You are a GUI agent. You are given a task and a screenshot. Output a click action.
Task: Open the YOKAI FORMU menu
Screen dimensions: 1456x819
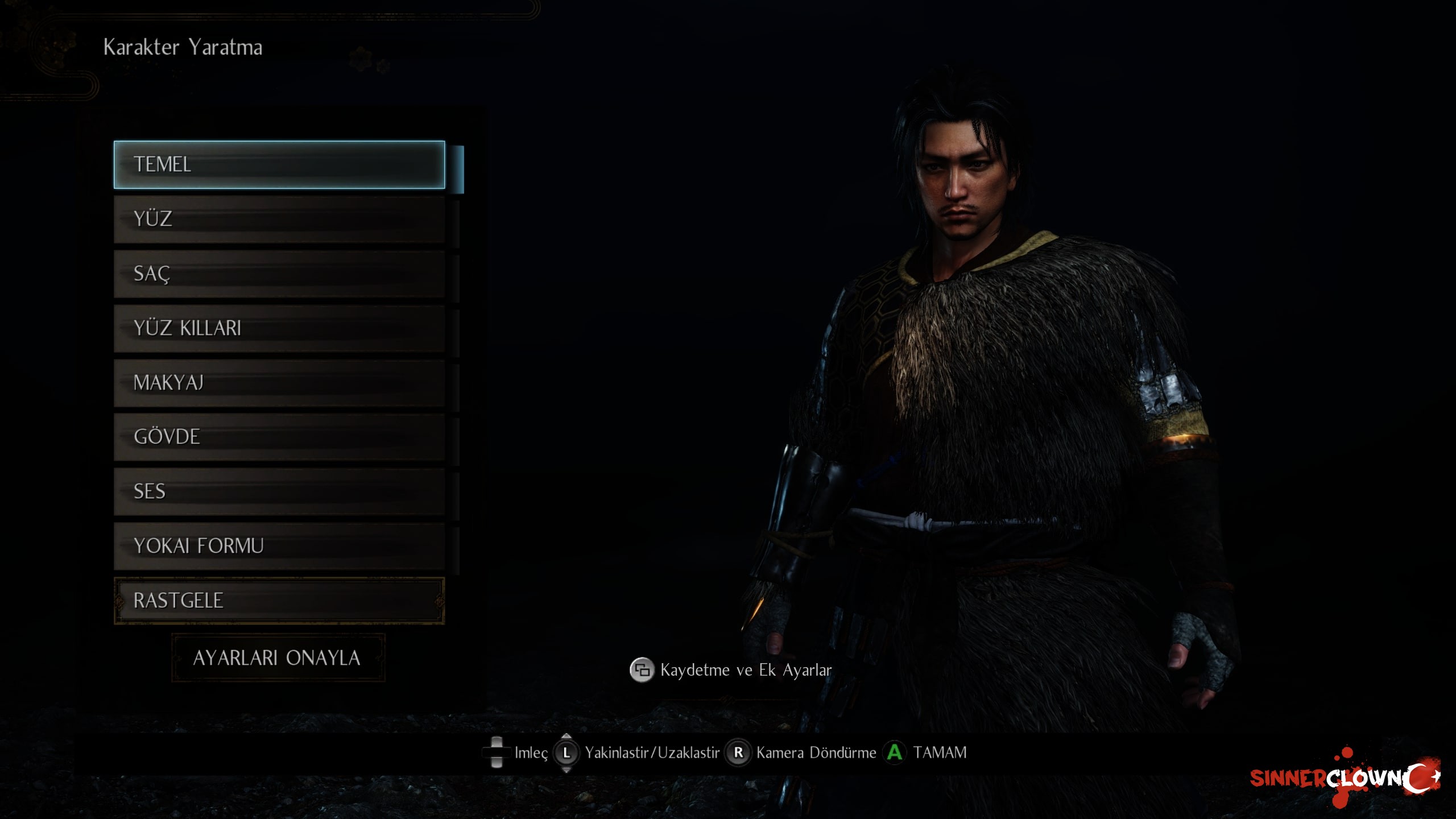279,546
